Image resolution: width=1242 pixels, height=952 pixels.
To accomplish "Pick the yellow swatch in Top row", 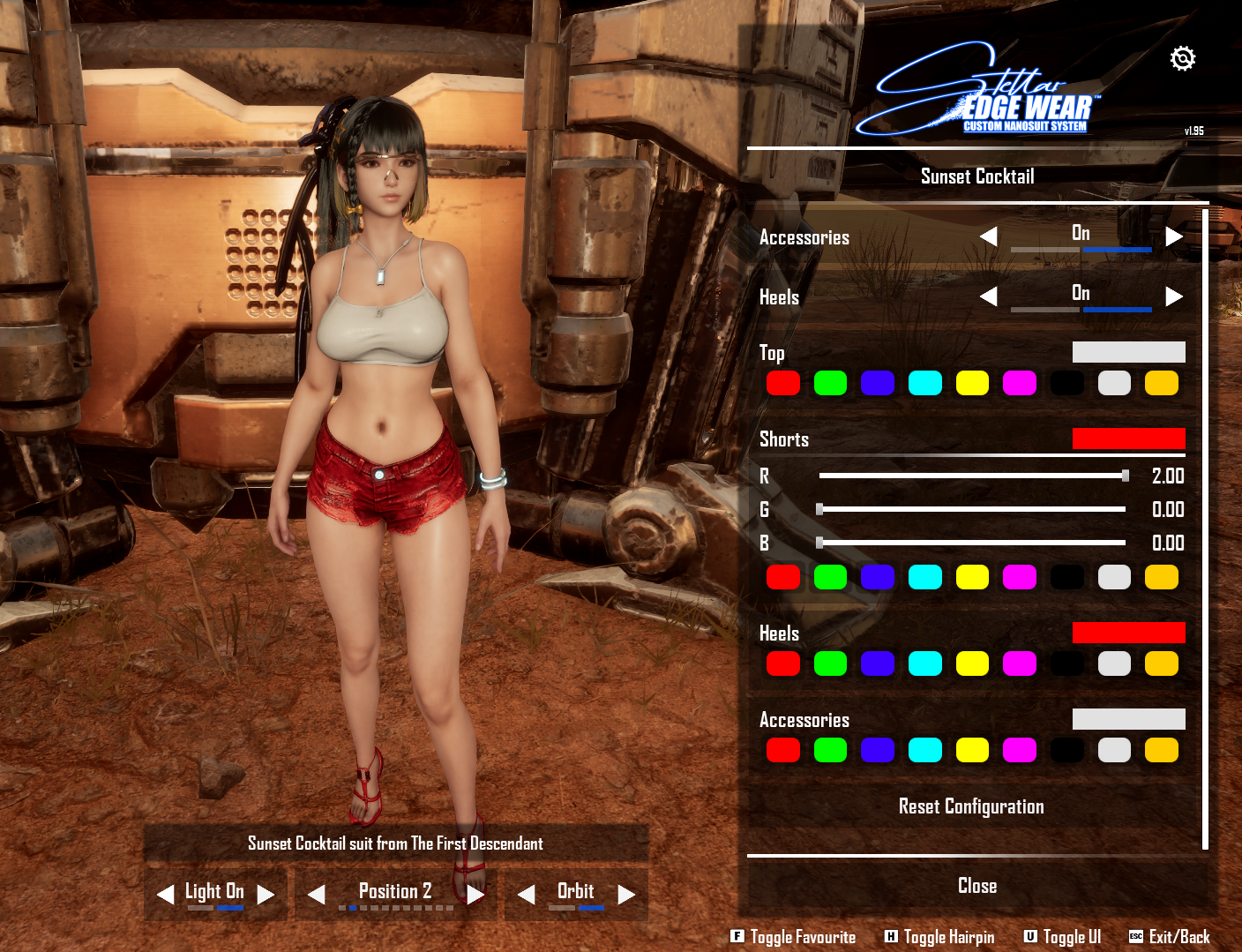I will click(972, 383).
